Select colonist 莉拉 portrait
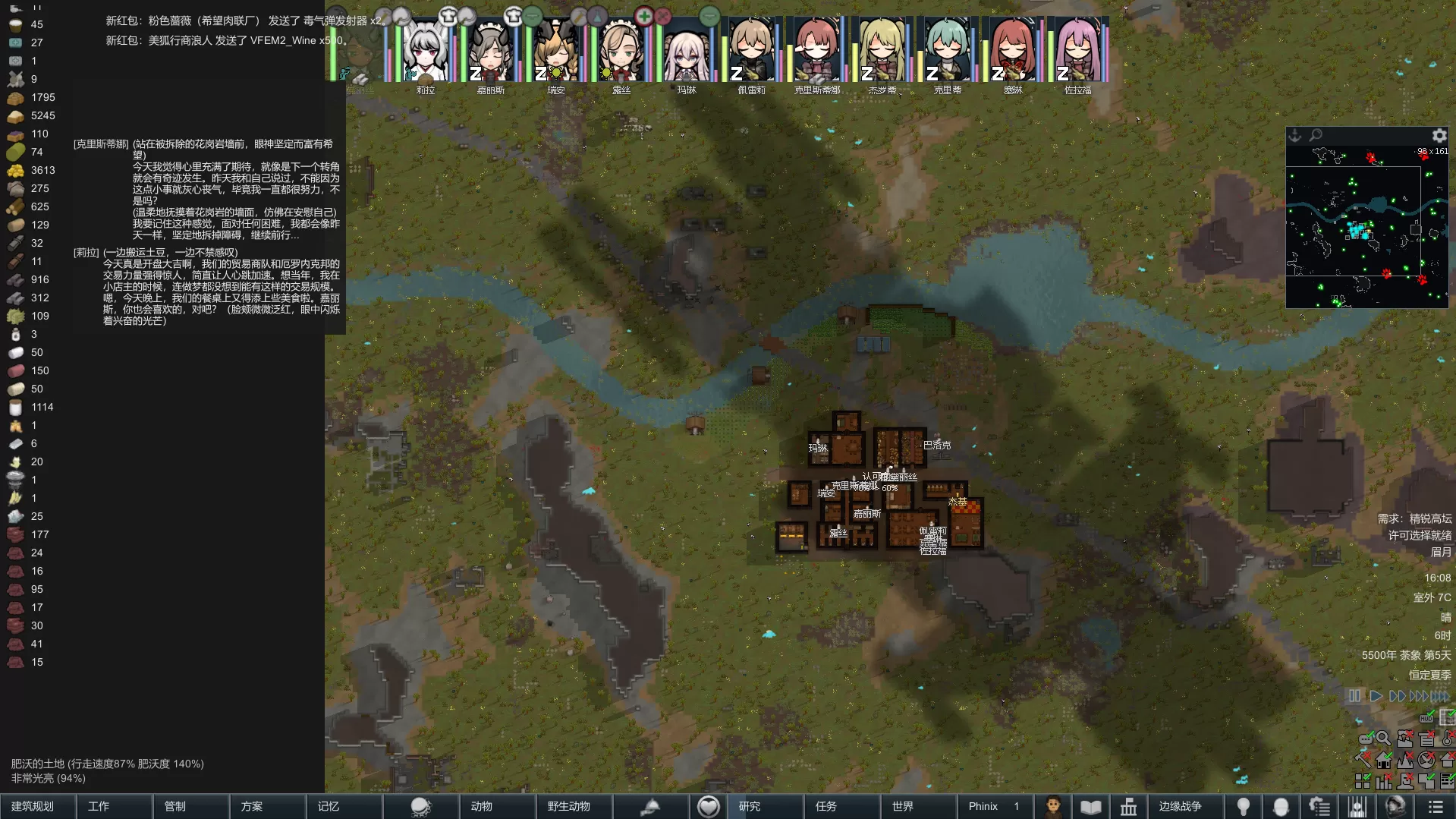This screenshot has width=1456, height=819. [x=425, y=52]
